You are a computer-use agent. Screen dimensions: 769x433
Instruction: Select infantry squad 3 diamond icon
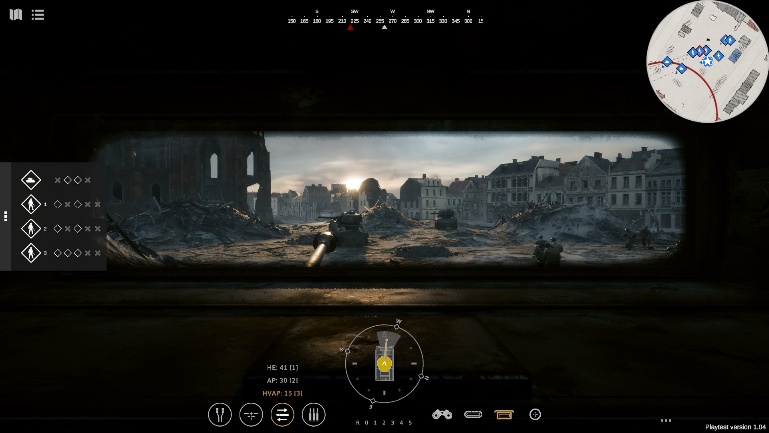point(31,253)
